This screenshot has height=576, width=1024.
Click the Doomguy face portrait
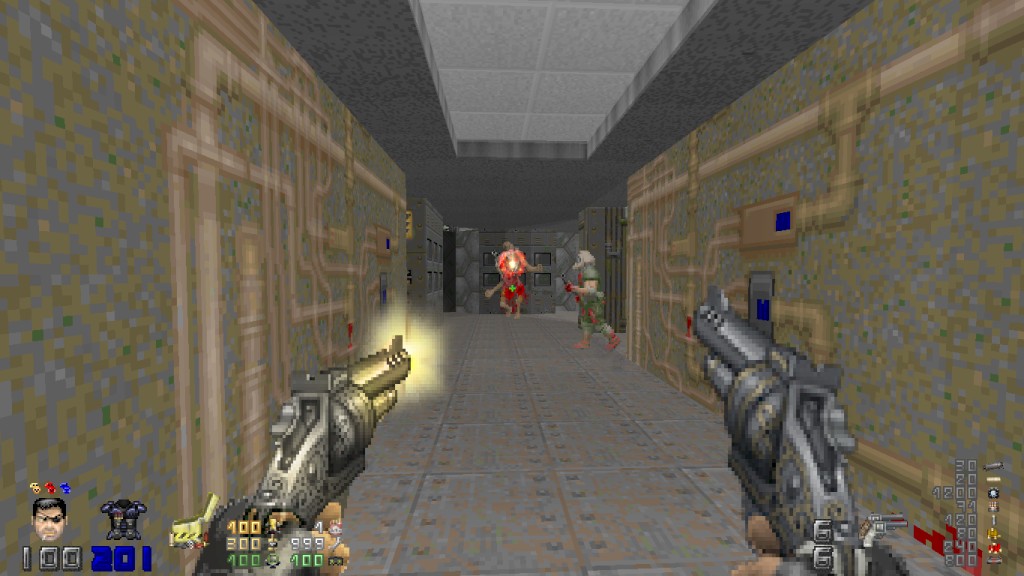pos(49,520)
